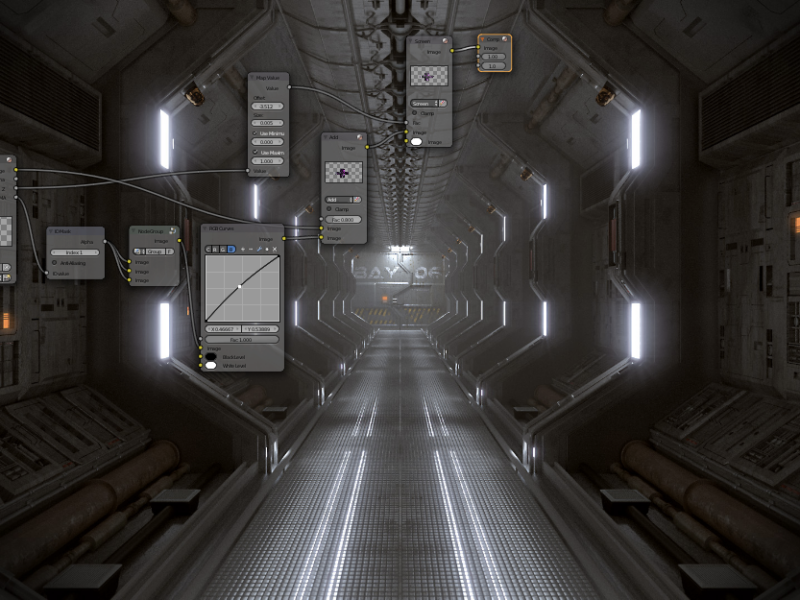Adjust the Fac slider on Add node
This screenshot has height=600, width=800.
(x=343, y=219)
